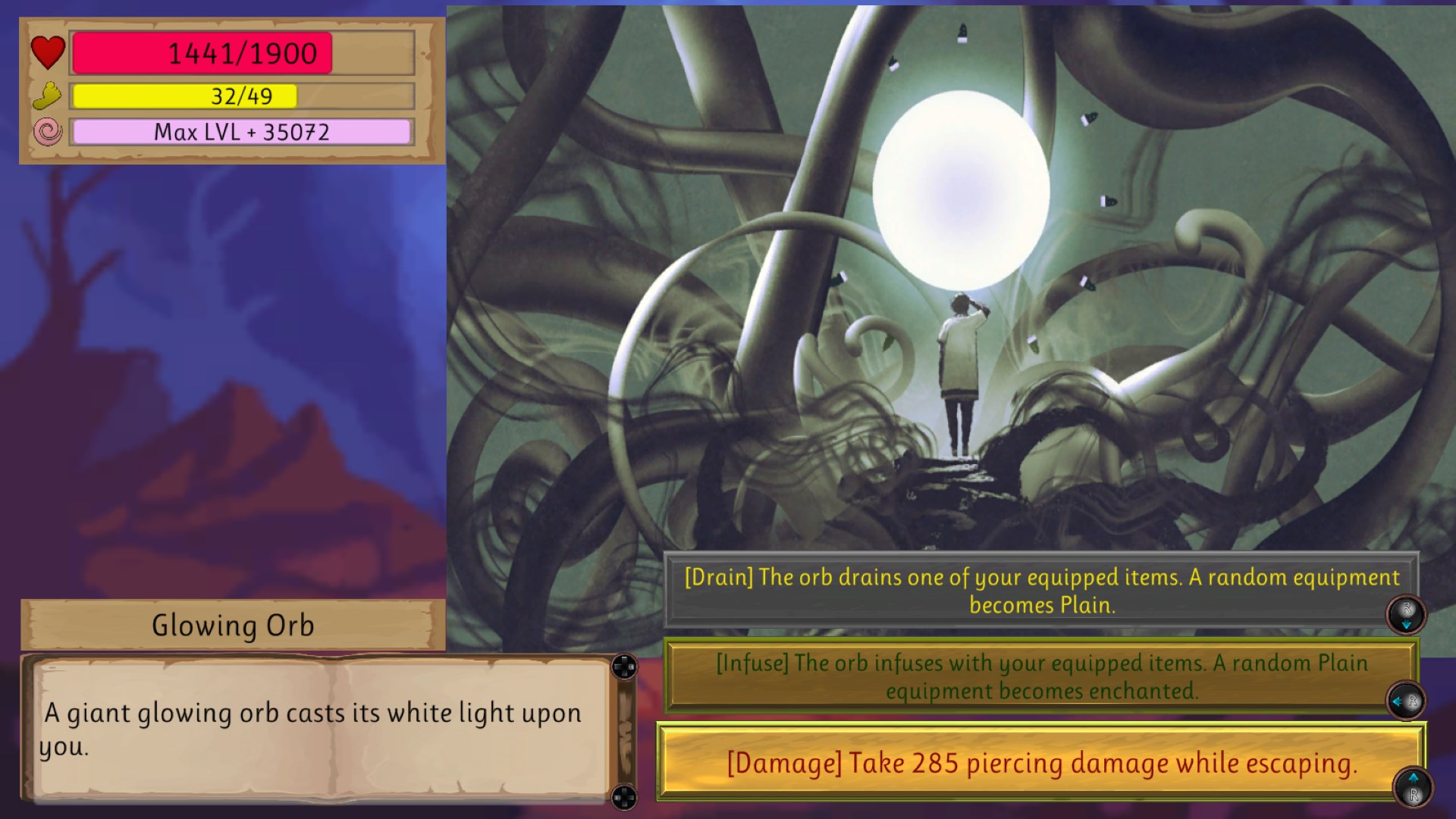The width and height of the screenshot is (1456, 819).
Task: Click the D-pad icon below the description scroll
Action: 624,797
